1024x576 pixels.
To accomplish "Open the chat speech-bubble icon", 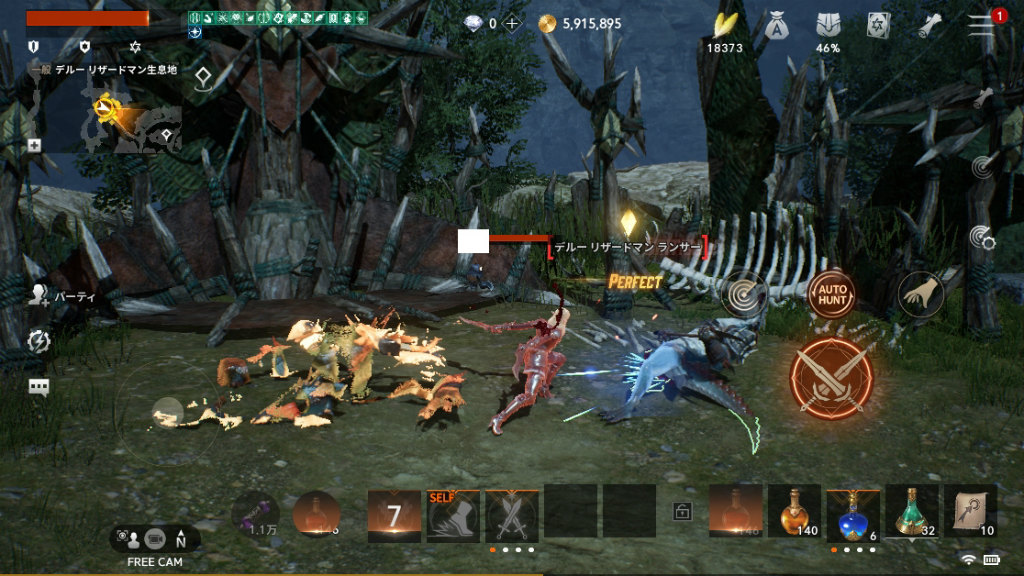I will click(40, 387).
